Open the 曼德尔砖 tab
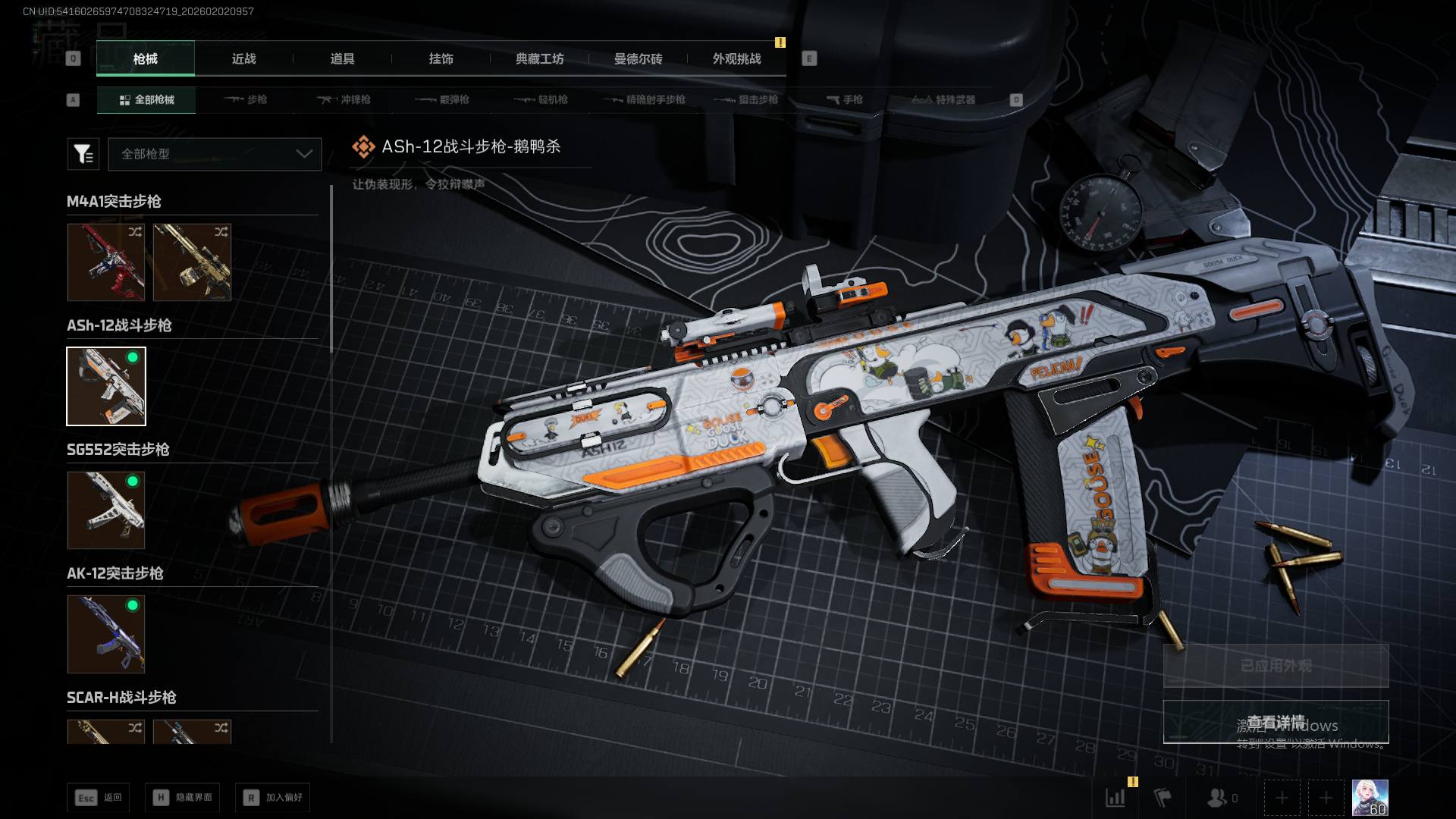Viewport: 1456px width, 819px height. click(x=638, y=58)
